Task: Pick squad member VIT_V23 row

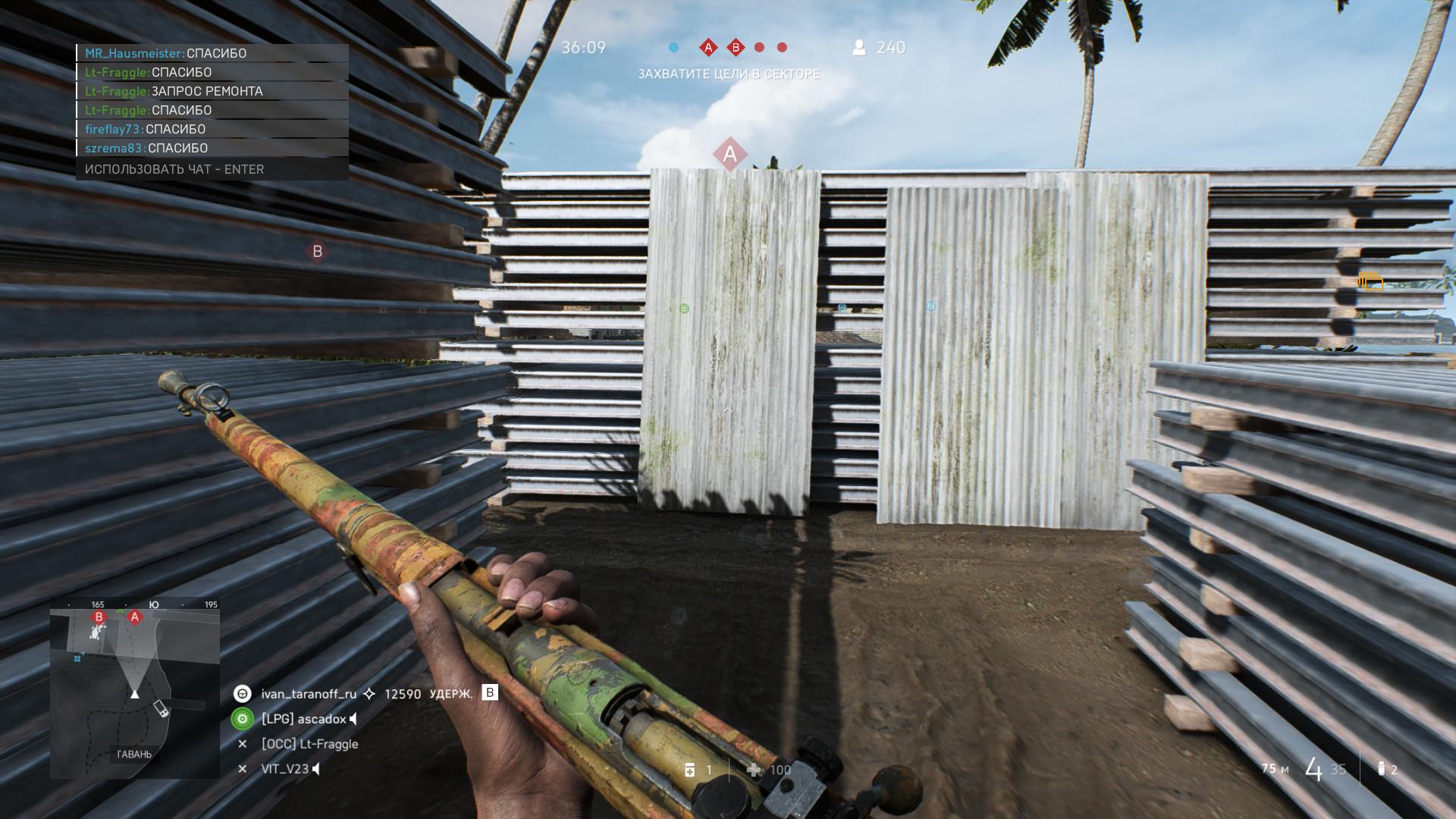Action: pyautogui.click(x=284, y=769)
